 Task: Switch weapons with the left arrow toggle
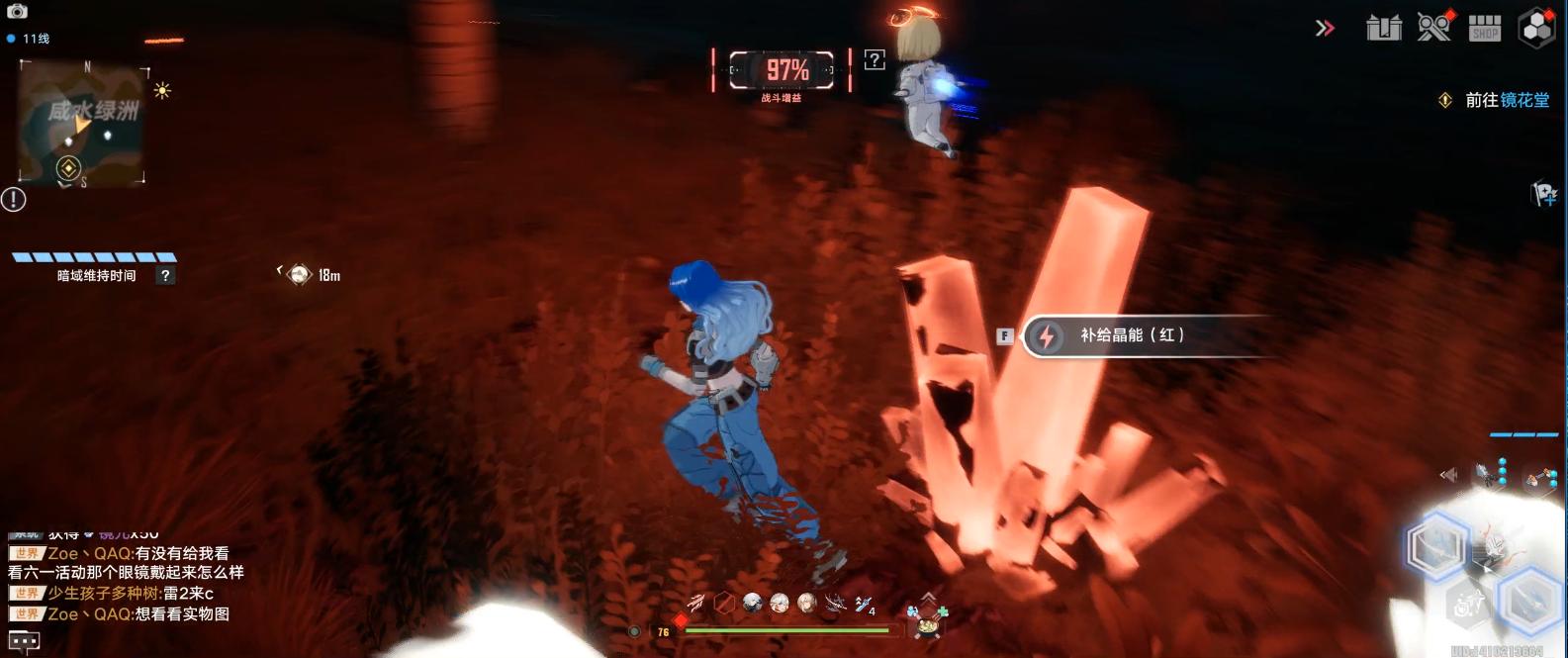coord(1448,475)
